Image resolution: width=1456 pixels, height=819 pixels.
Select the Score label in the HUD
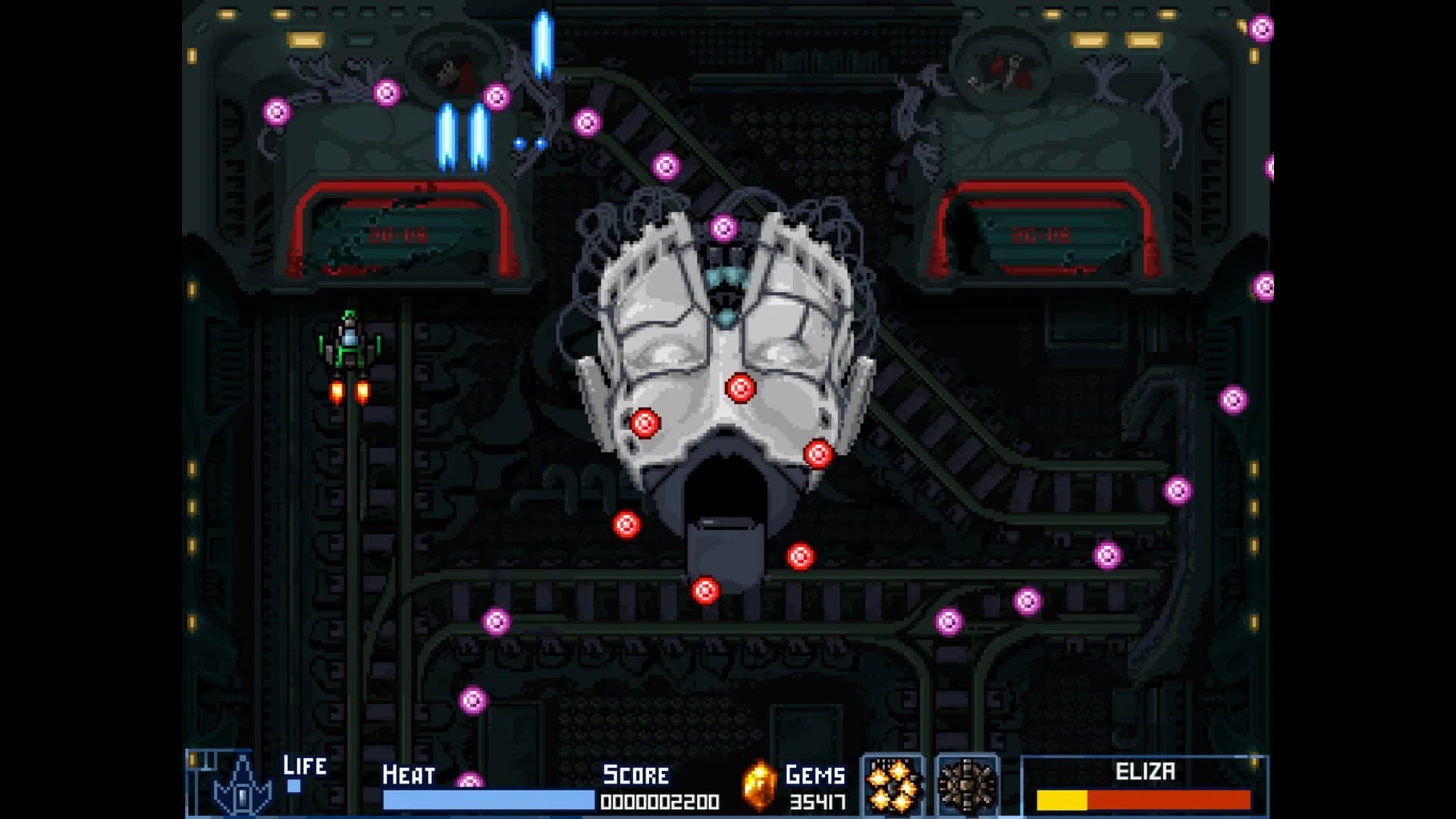coord(634,775)
